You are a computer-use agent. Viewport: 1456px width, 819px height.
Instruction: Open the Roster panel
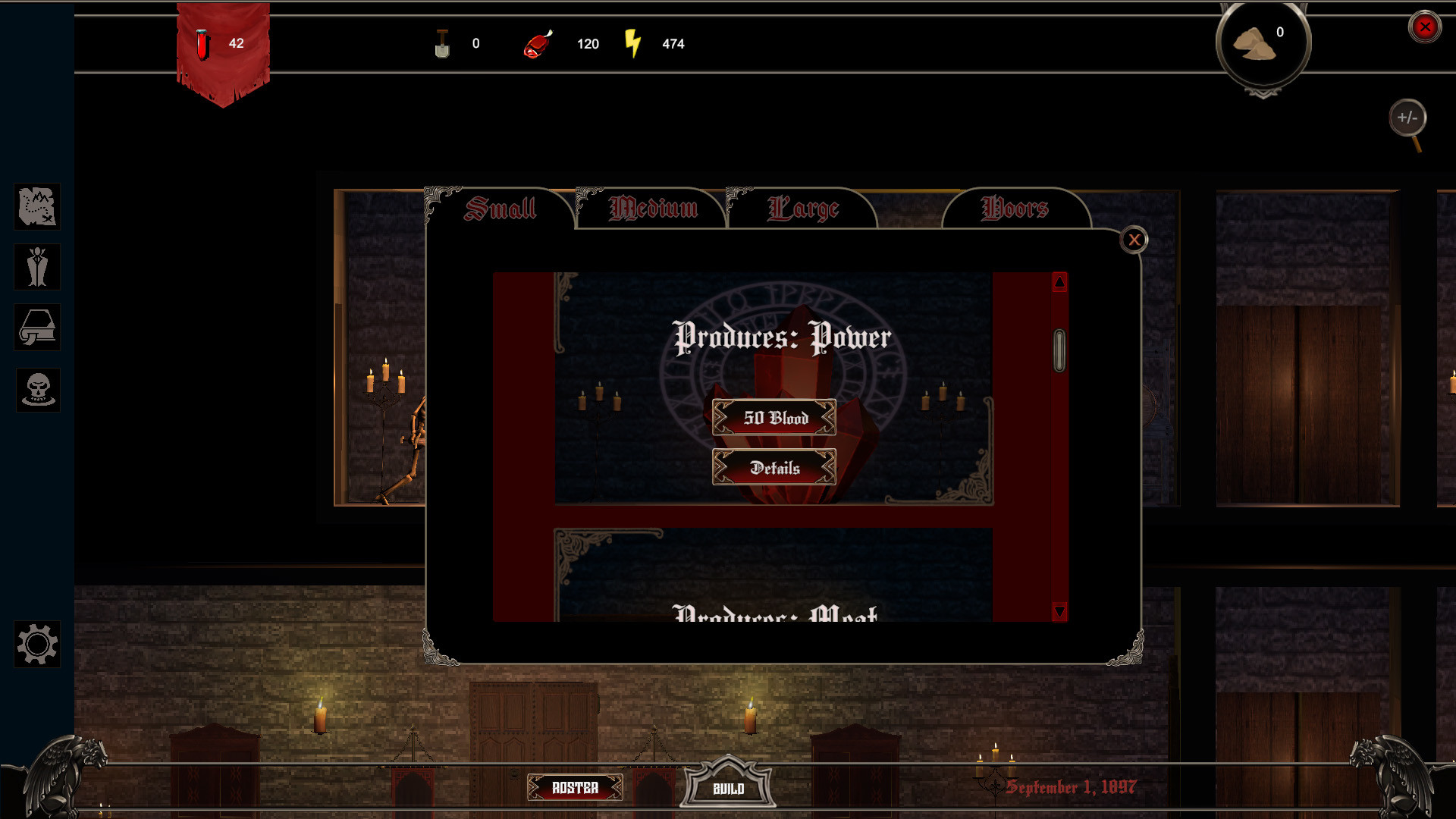(576, 788)
